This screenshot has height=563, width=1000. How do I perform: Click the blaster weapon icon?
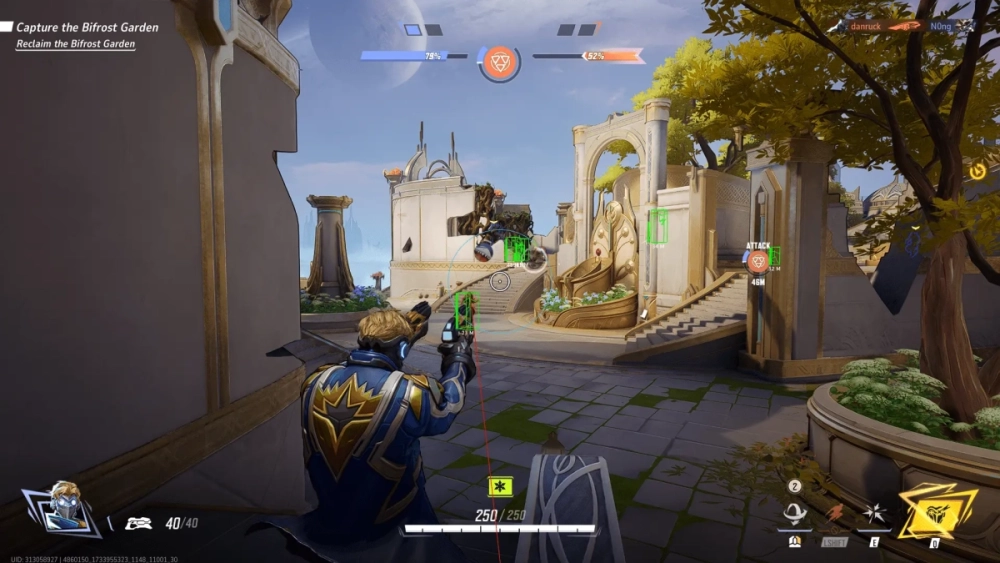tap(138, 522)
